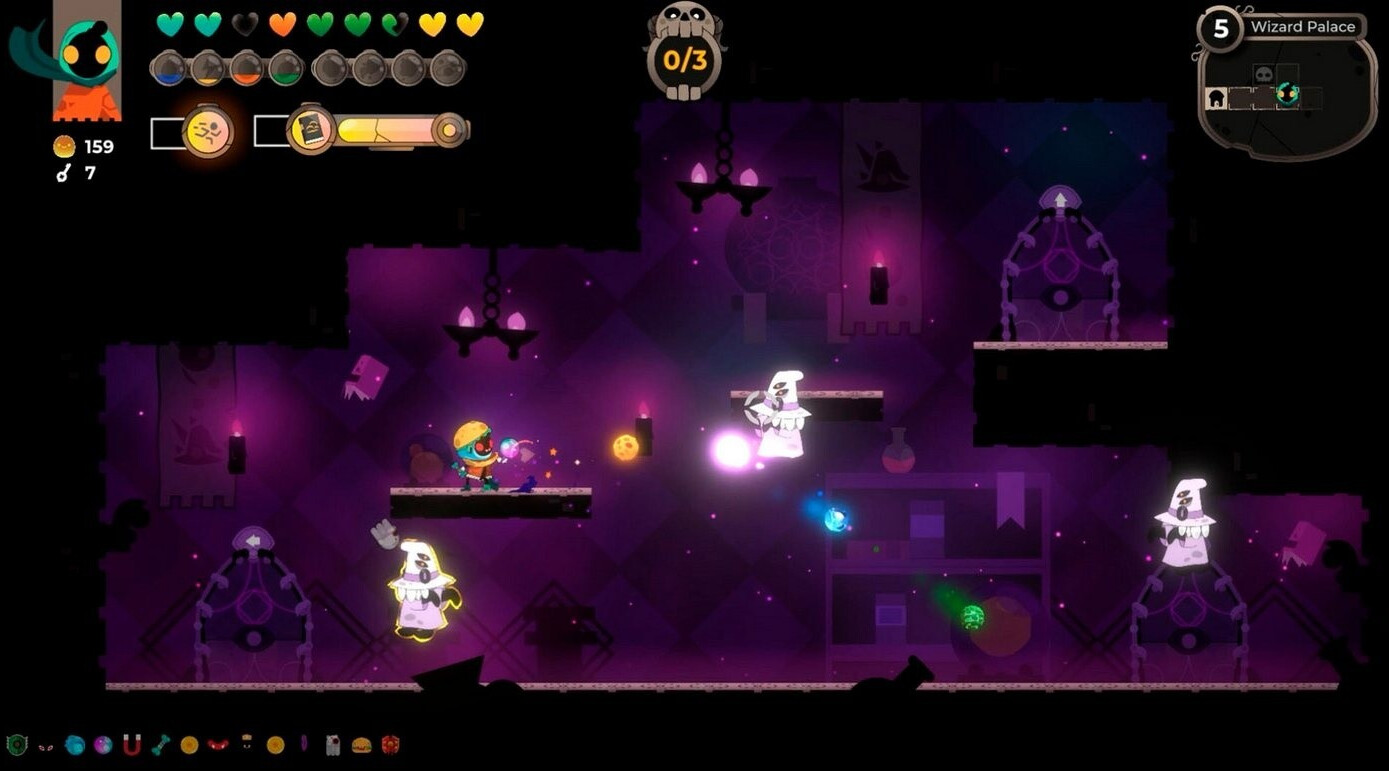Viewport: 1389px width, 771px height.
Task: Select the blue-filled potion orb
Action: click(168, 68)
